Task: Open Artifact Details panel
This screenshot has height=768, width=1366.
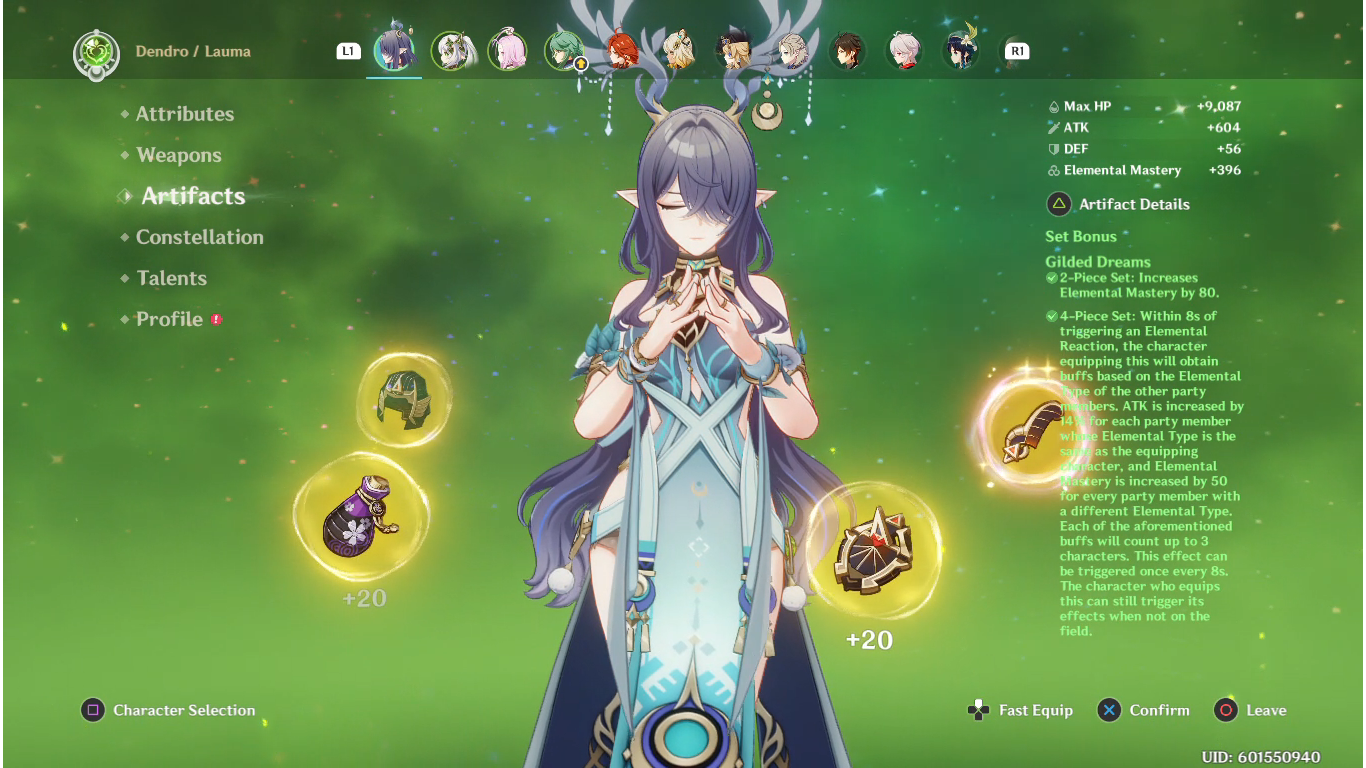Action: (1134, 204)
